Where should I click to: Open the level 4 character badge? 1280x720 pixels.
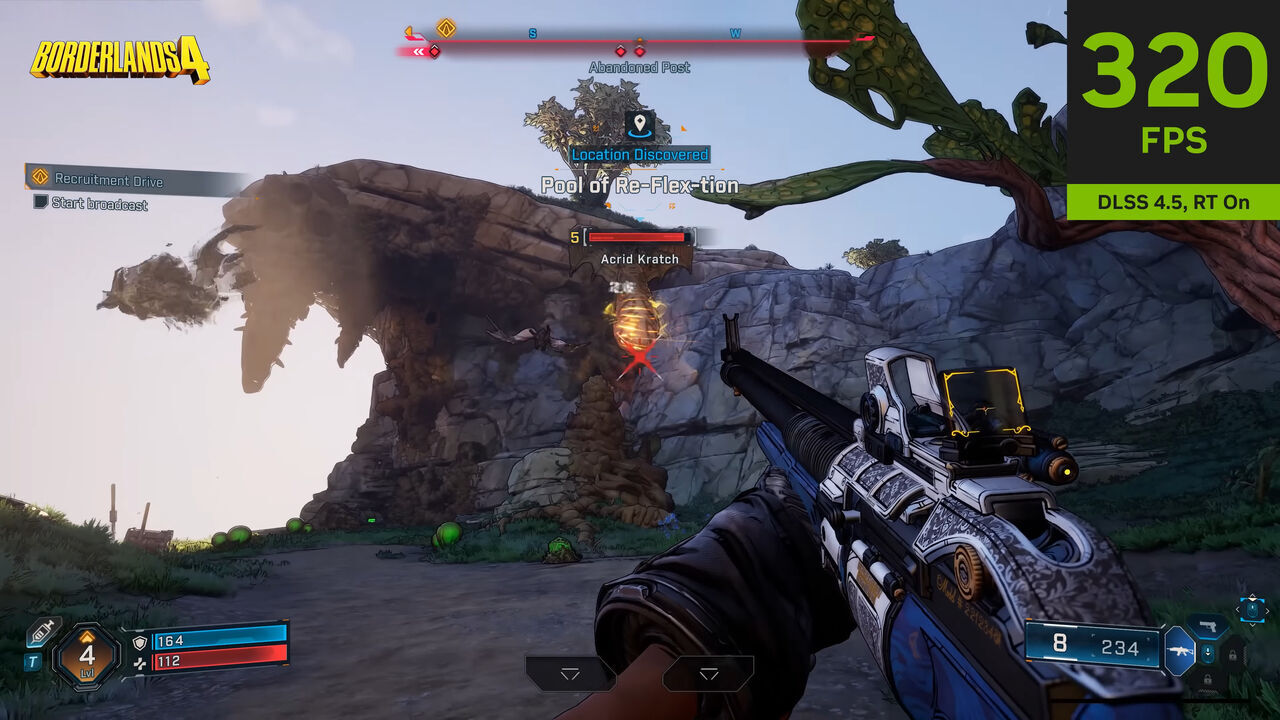pos(87,656)
